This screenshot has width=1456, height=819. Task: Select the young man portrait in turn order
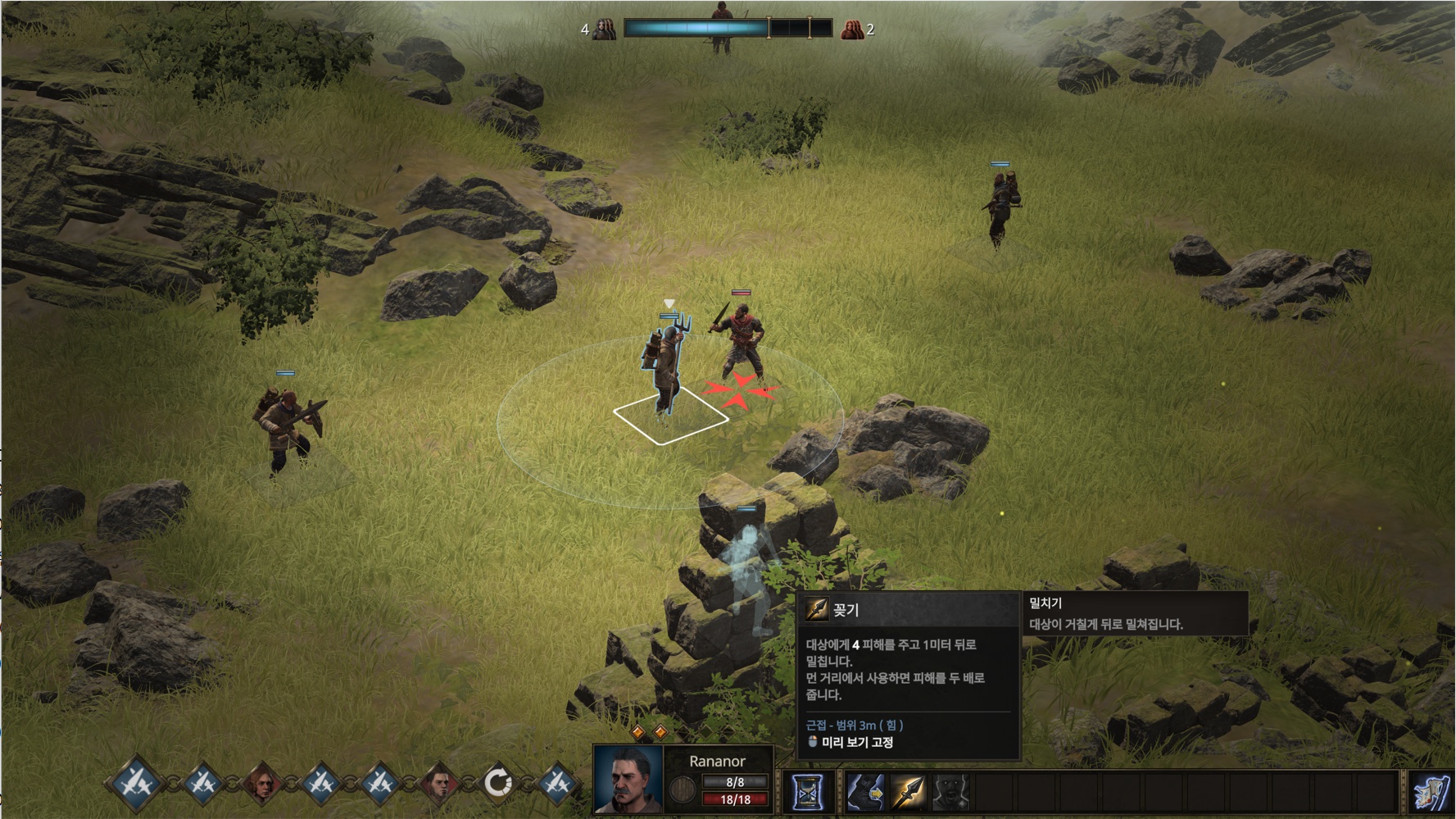click(439, 784)
